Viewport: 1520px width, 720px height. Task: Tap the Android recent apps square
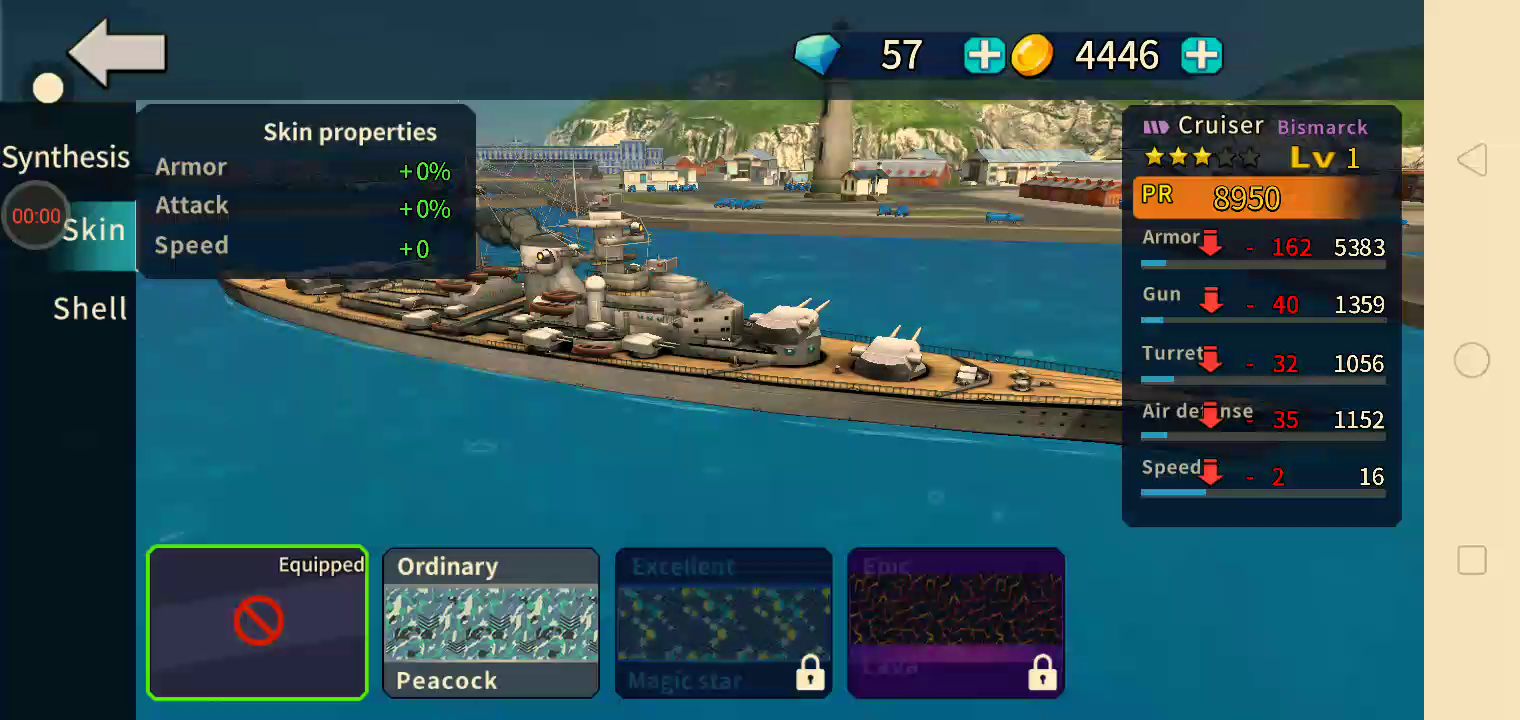coord(1471,560)
